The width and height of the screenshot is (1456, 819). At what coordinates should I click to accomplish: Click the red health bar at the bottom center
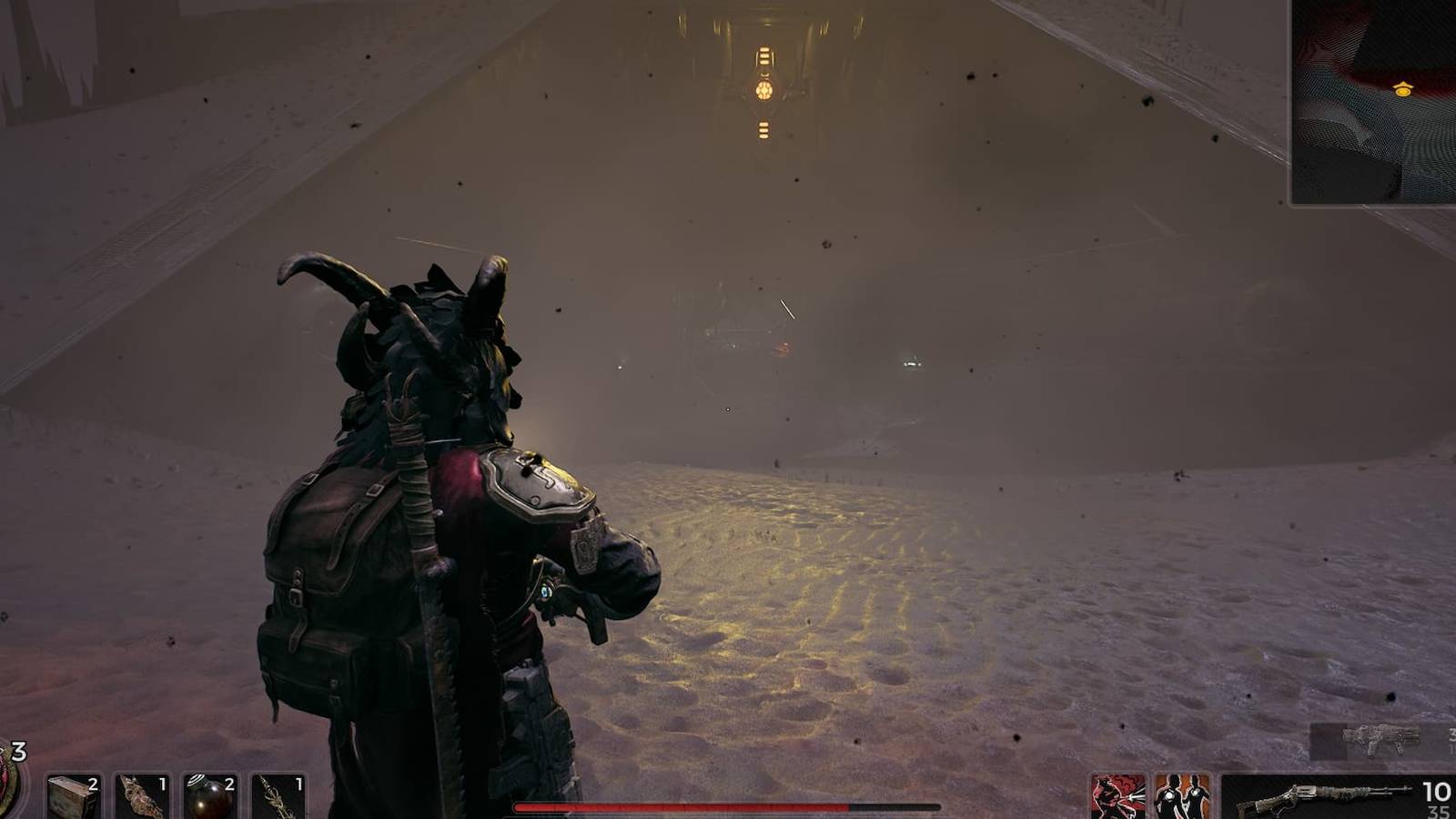pos(682,805)
